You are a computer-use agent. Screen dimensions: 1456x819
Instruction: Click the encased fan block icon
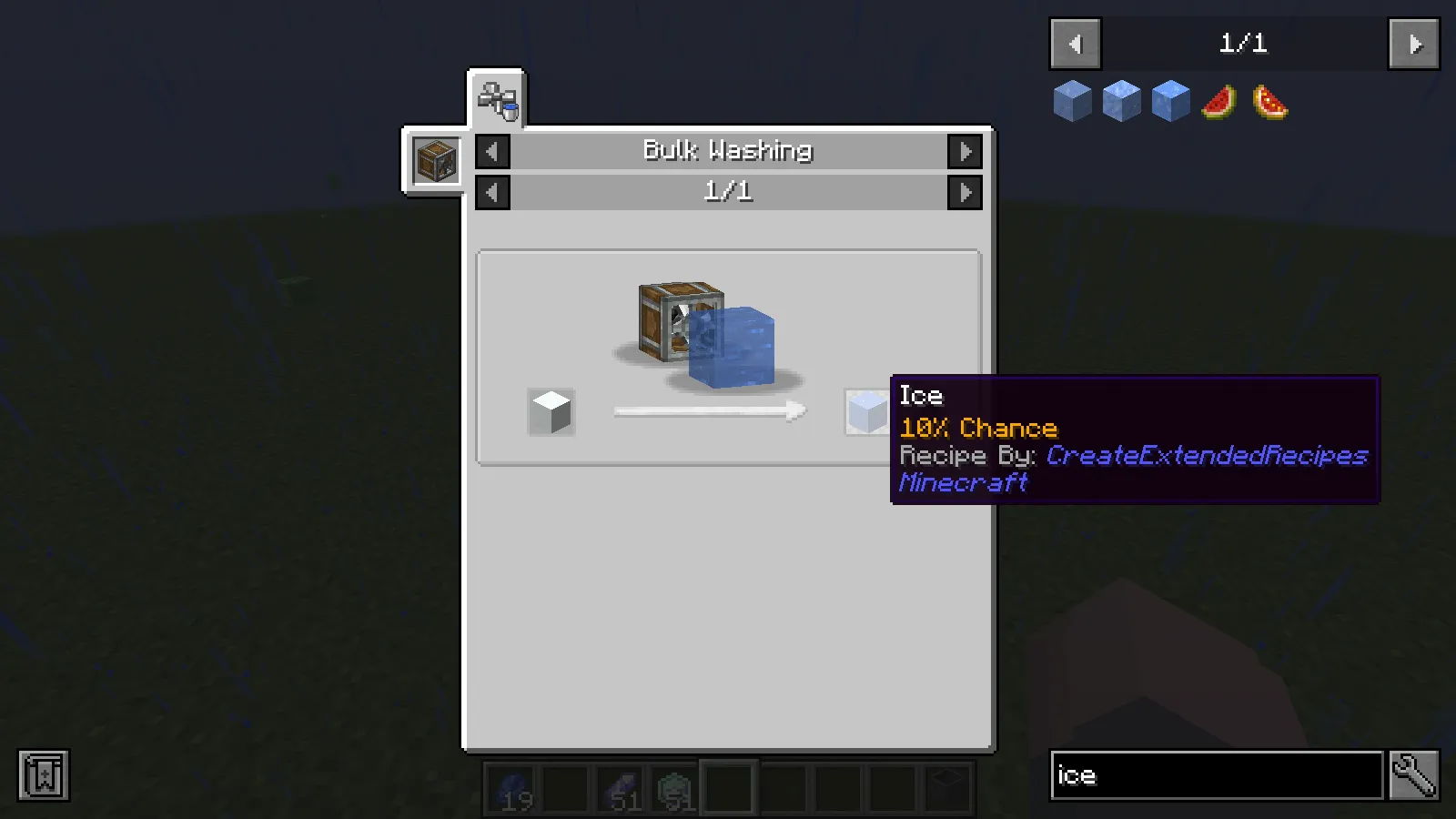435,159
